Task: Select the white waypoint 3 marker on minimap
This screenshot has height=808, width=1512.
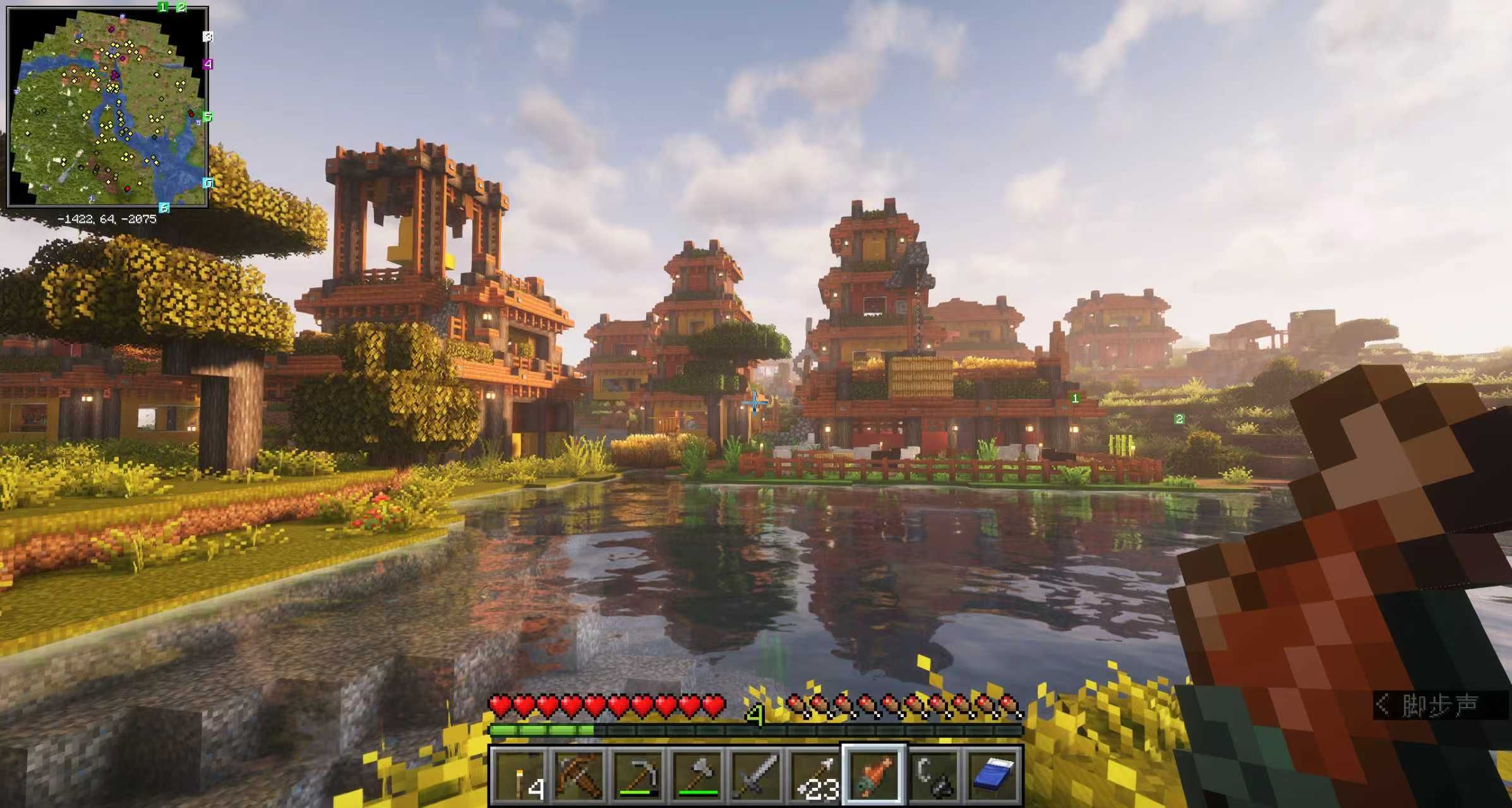Action: [208, 37]
